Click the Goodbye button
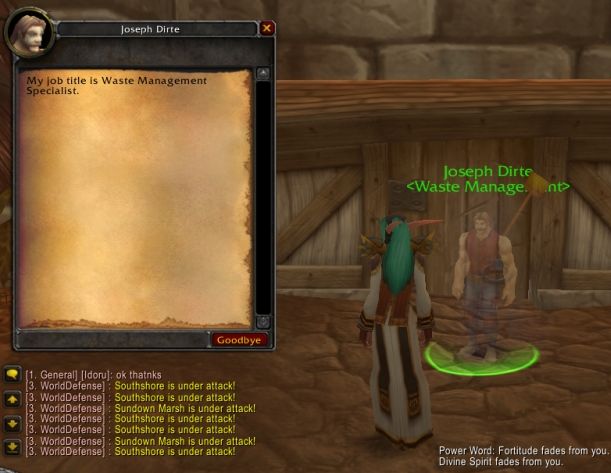Viewport: 611px width, 473px height. [240, 340]
